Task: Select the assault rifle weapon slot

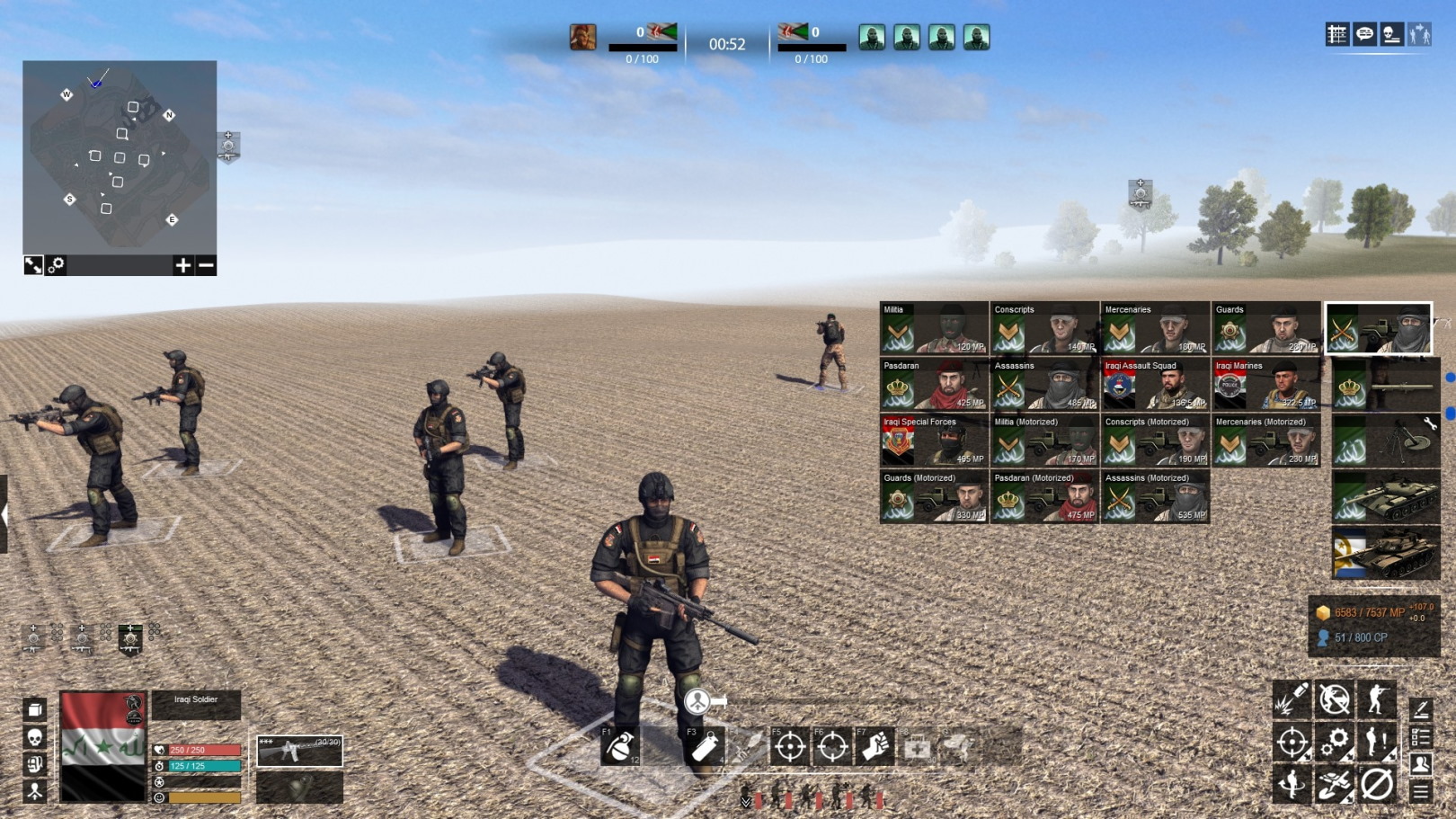Action: (299, 751)
